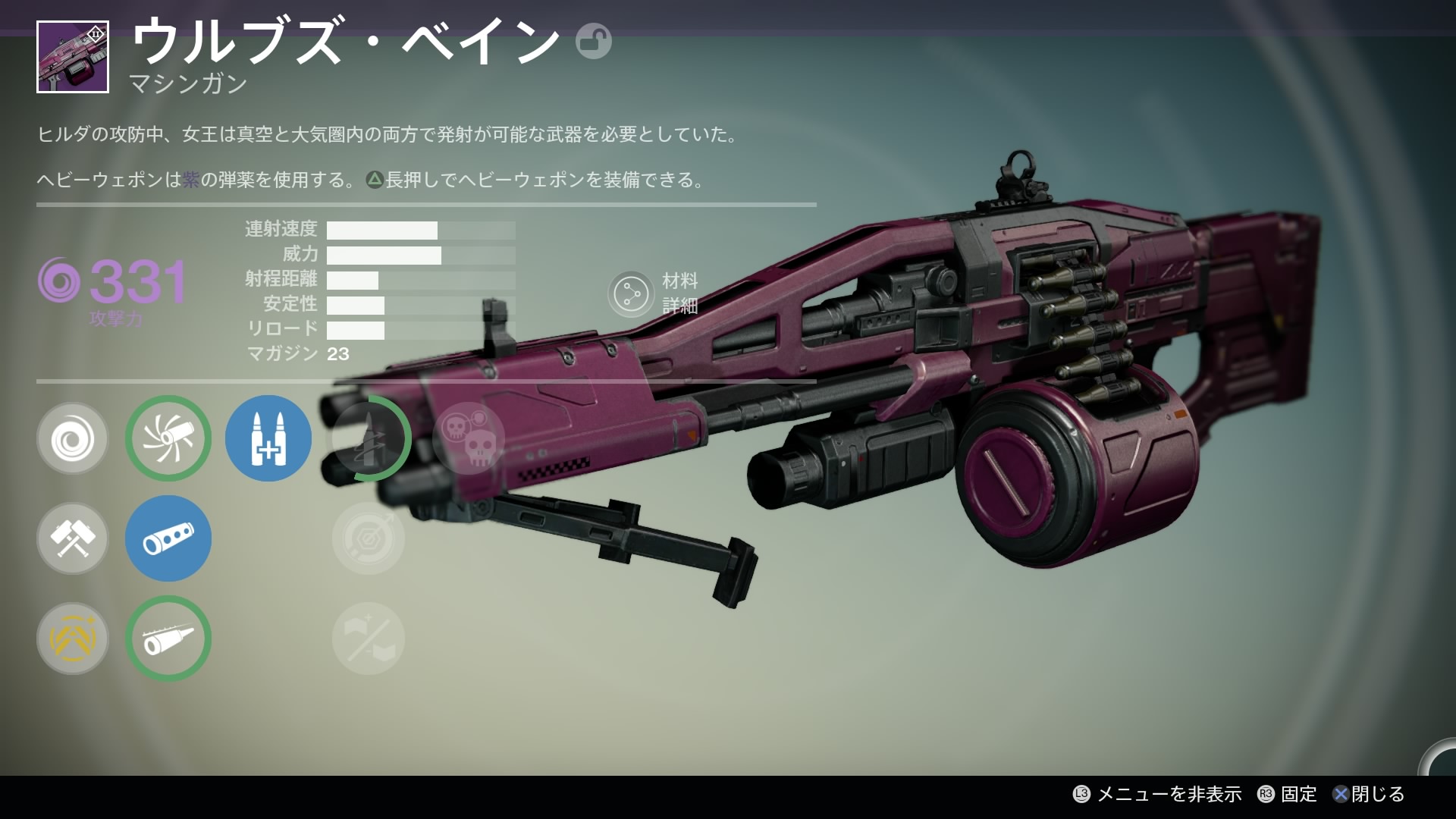Choose the yellow chevron upgrade node

click(73, 639)
